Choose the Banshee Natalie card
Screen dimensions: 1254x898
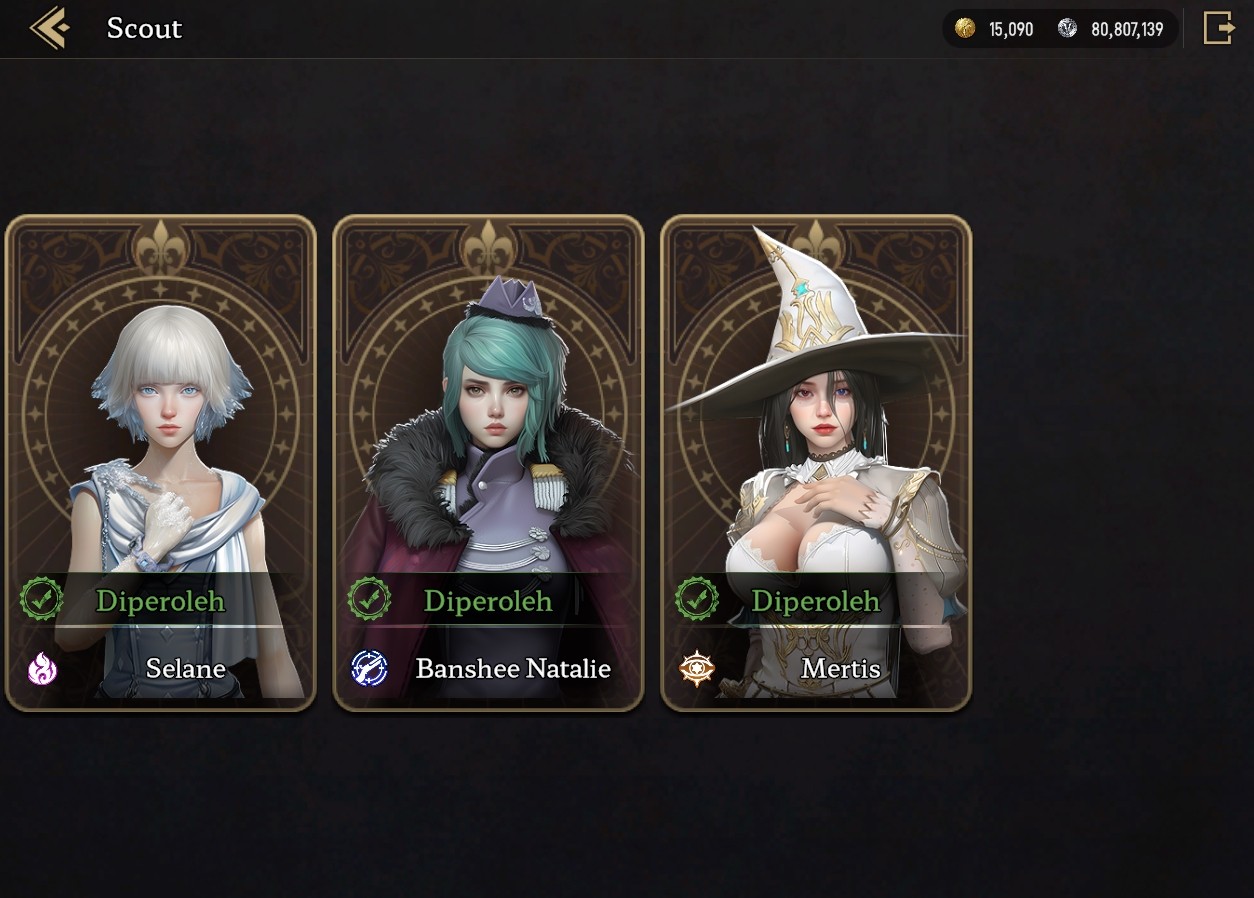pyautogui.click(x=488, y=463)
